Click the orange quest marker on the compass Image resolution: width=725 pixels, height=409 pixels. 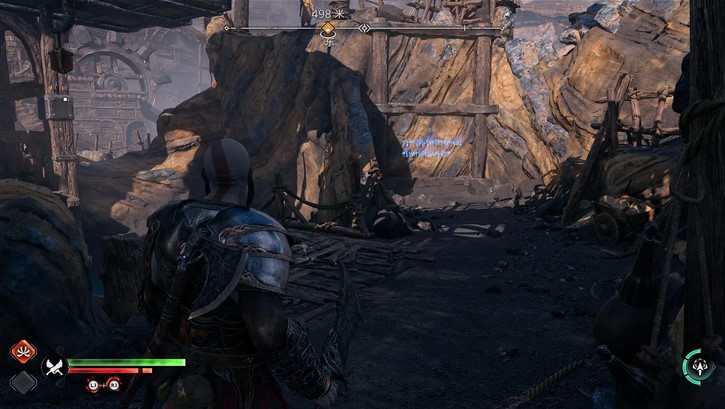[327, 29]
